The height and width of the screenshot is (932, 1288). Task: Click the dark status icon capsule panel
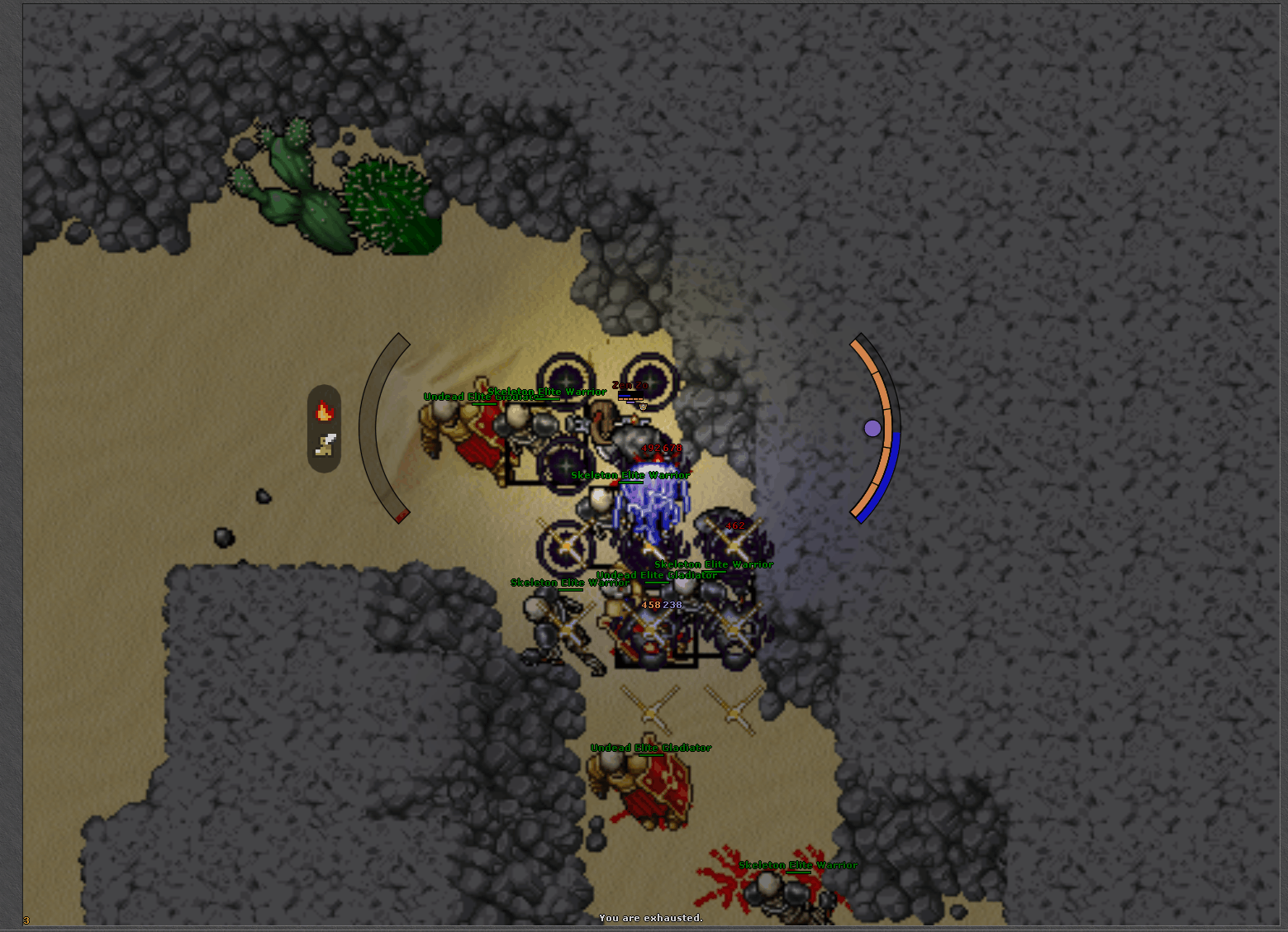coord(325,428)
